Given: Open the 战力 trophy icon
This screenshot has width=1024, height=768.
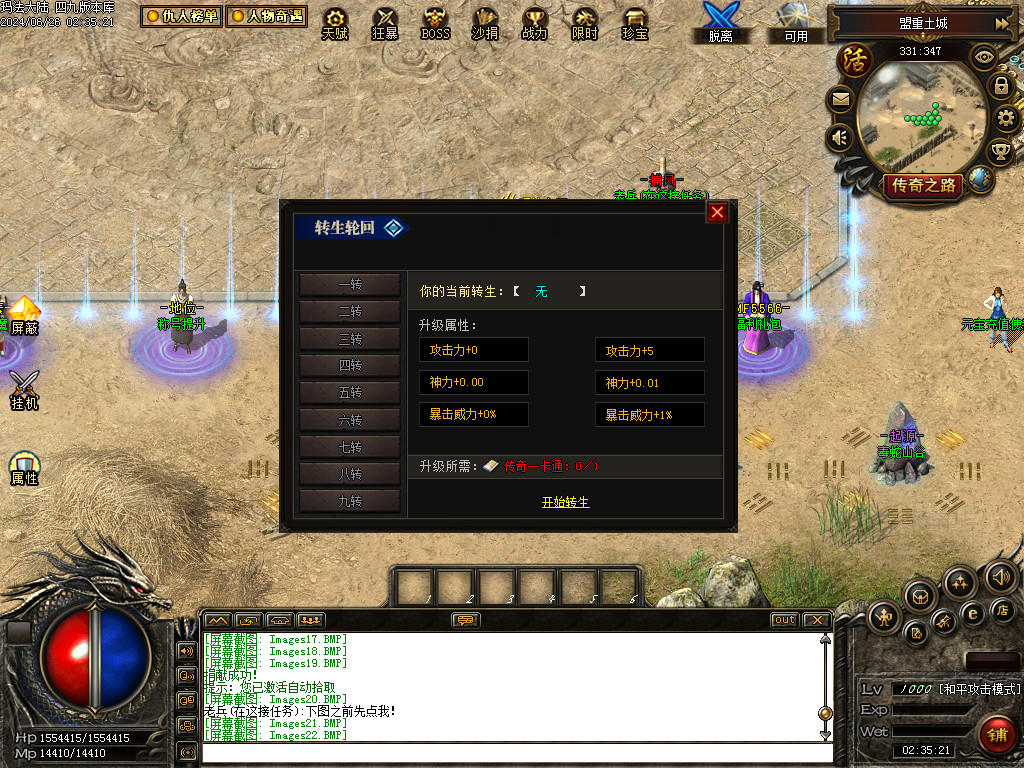Looking at the screenshot, I should pos(535,23).
